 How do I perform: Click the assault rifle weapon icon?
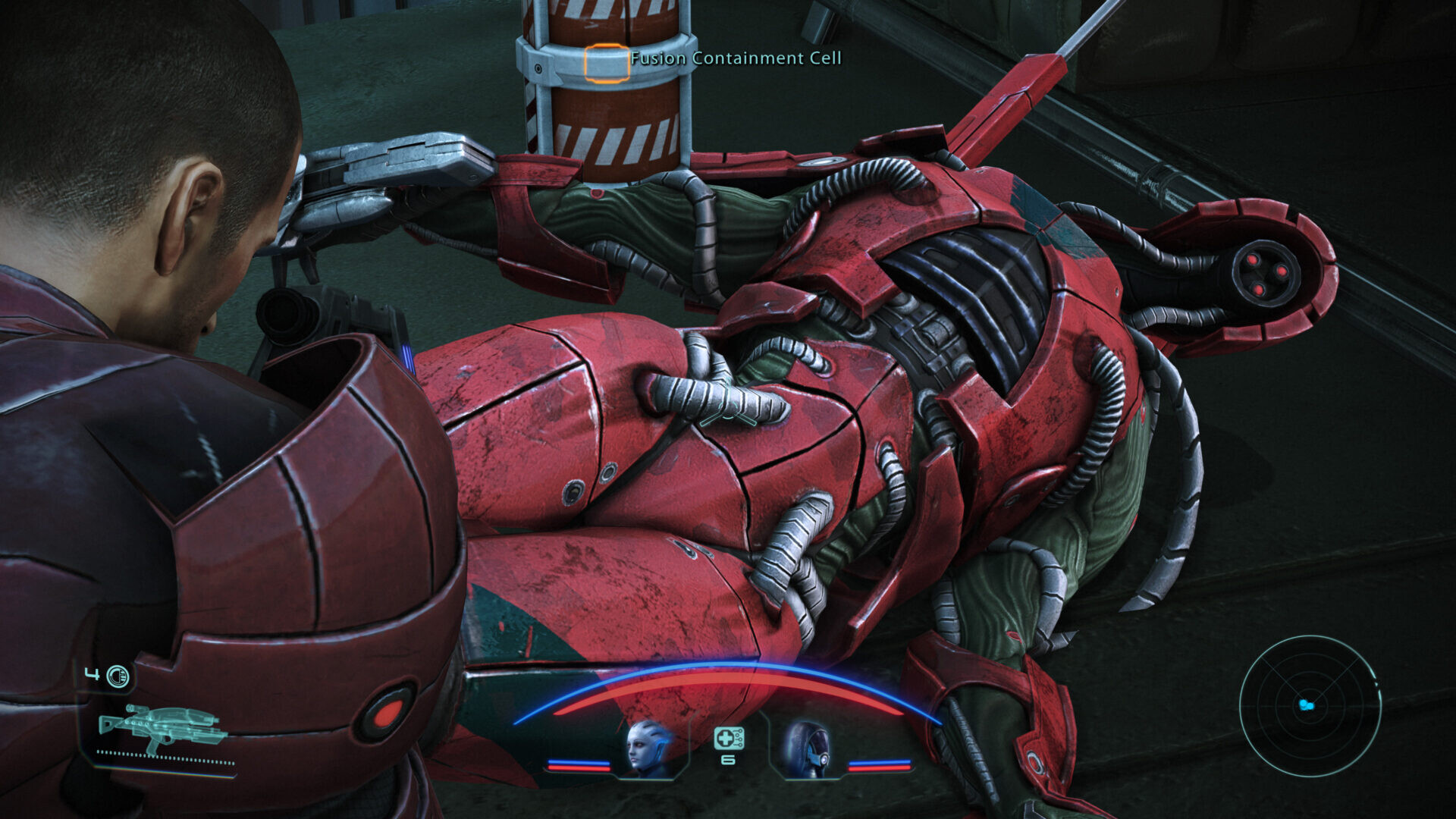[x=163, y=727]
